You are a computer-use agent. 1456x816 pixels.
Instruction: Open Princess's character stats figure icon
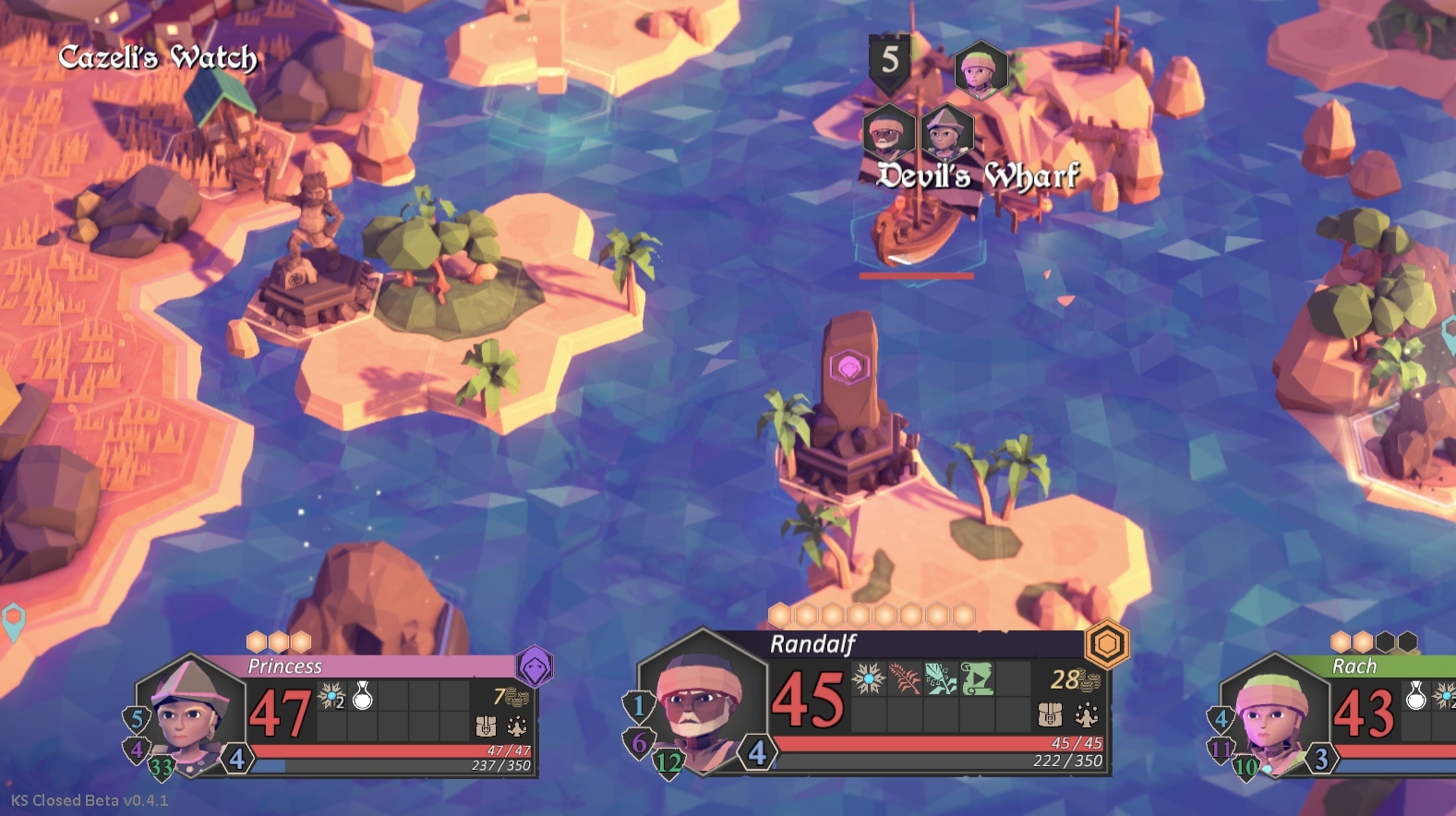pyautogui.click(x=517, y=726)
